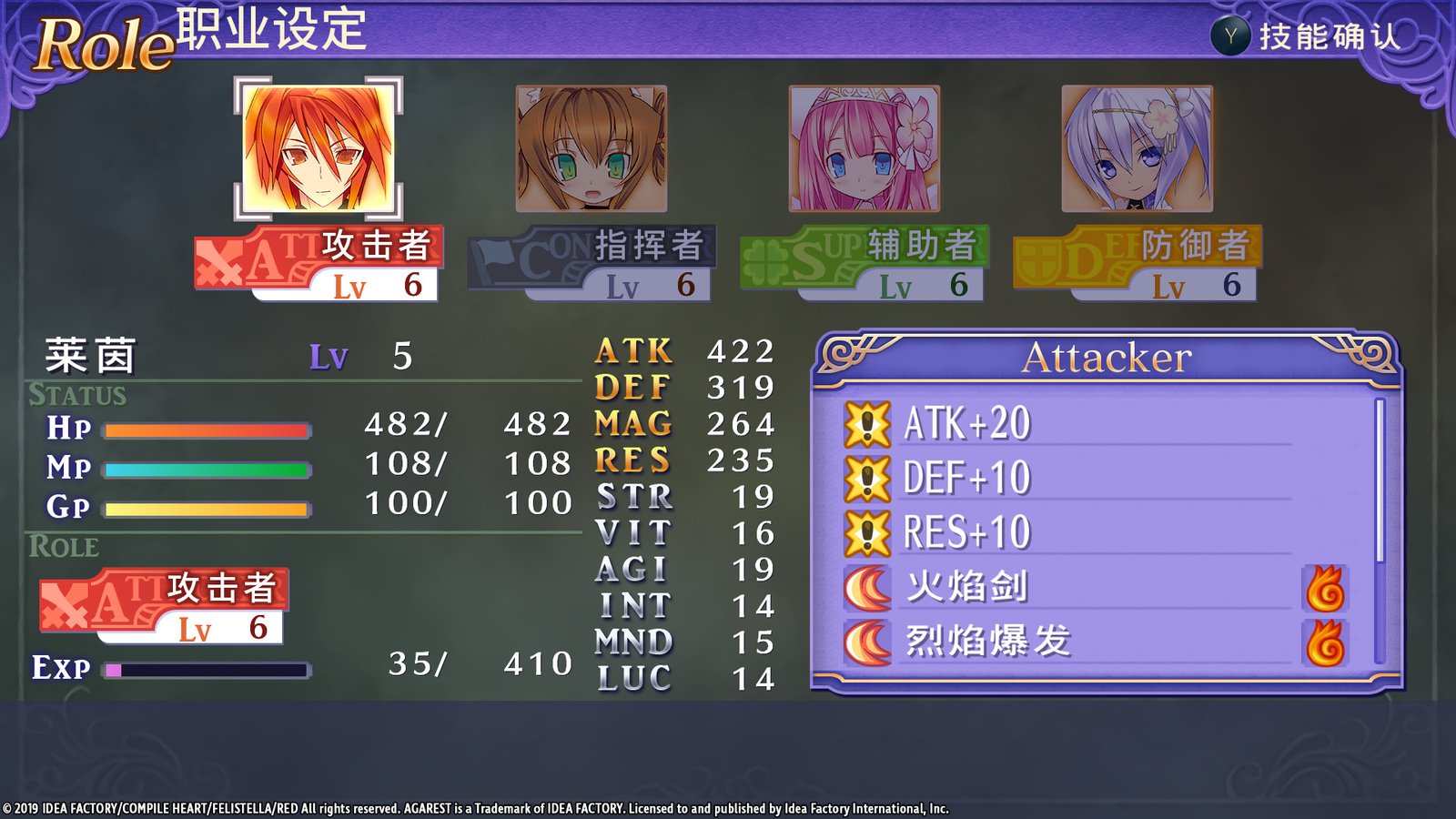Switch to the 职业设定 Role tab

pyautogui.click(x=270, y=31)
